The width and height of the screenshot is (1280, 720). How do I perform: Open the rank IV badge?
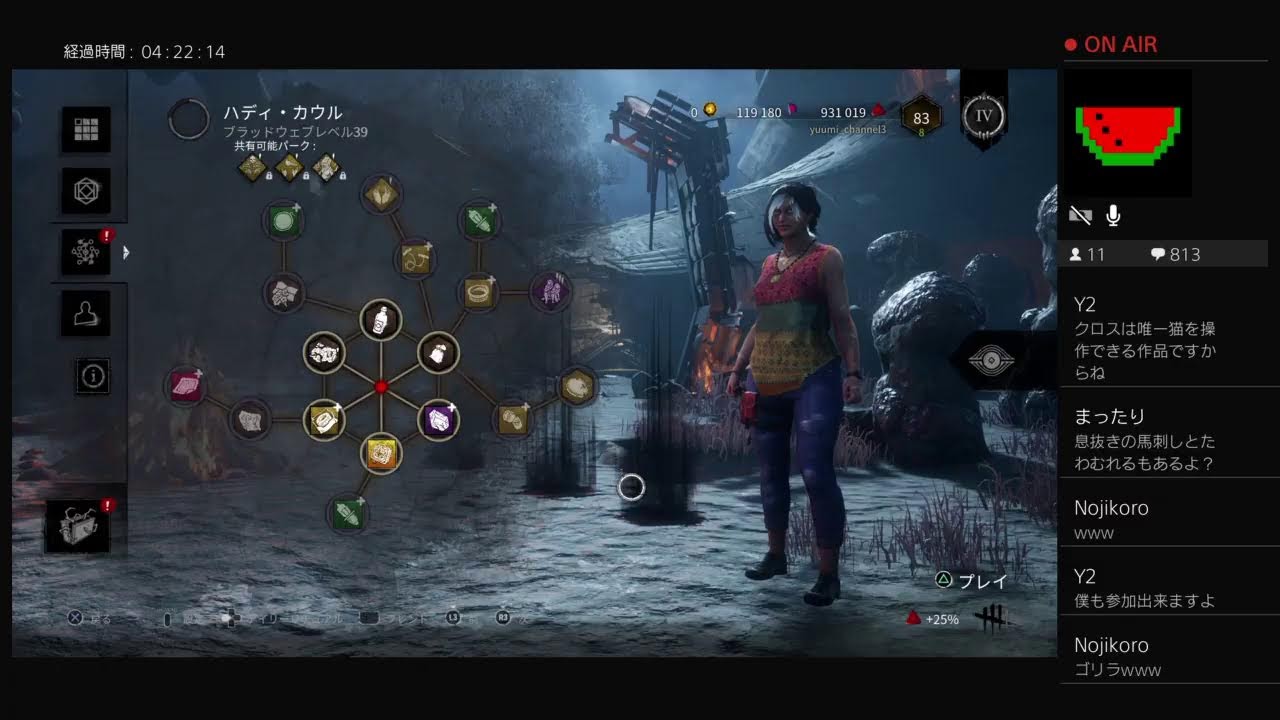pos(984,115)
